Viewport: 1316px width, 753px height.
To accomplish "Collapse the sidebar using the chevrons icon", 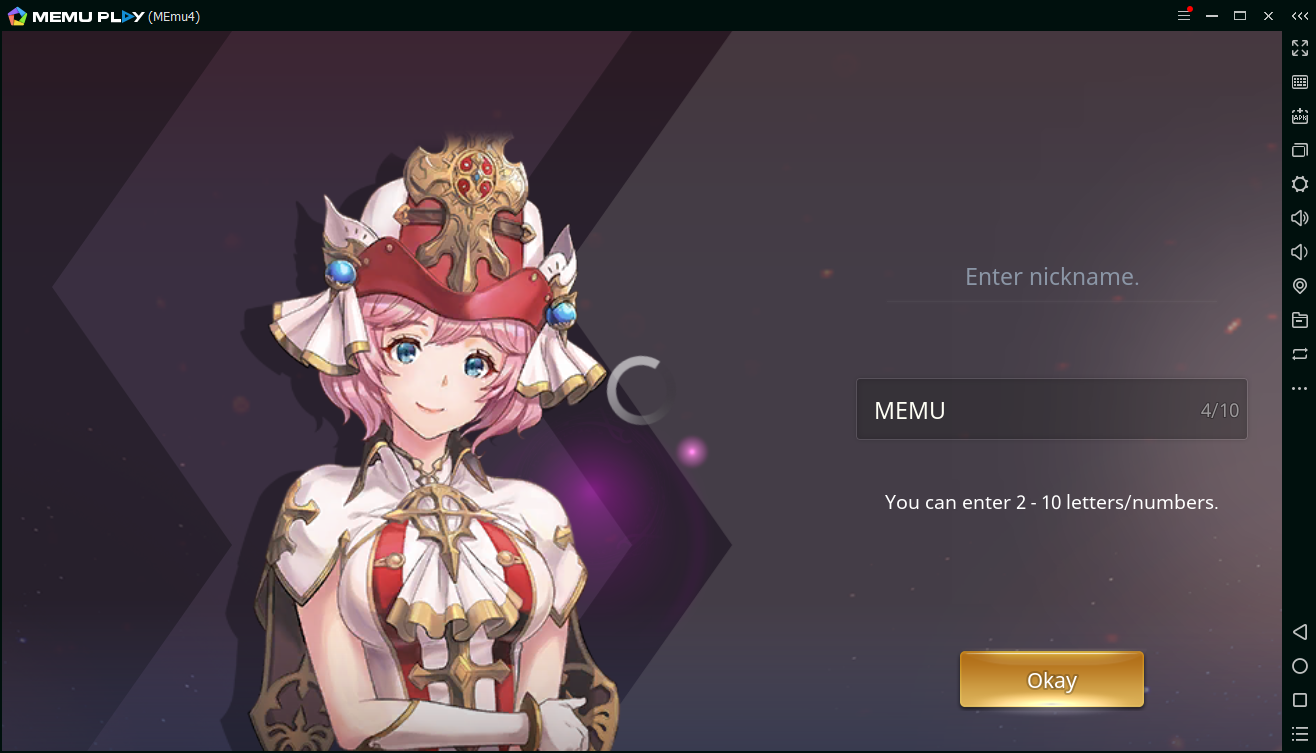I will click(x=1299, y=15).
